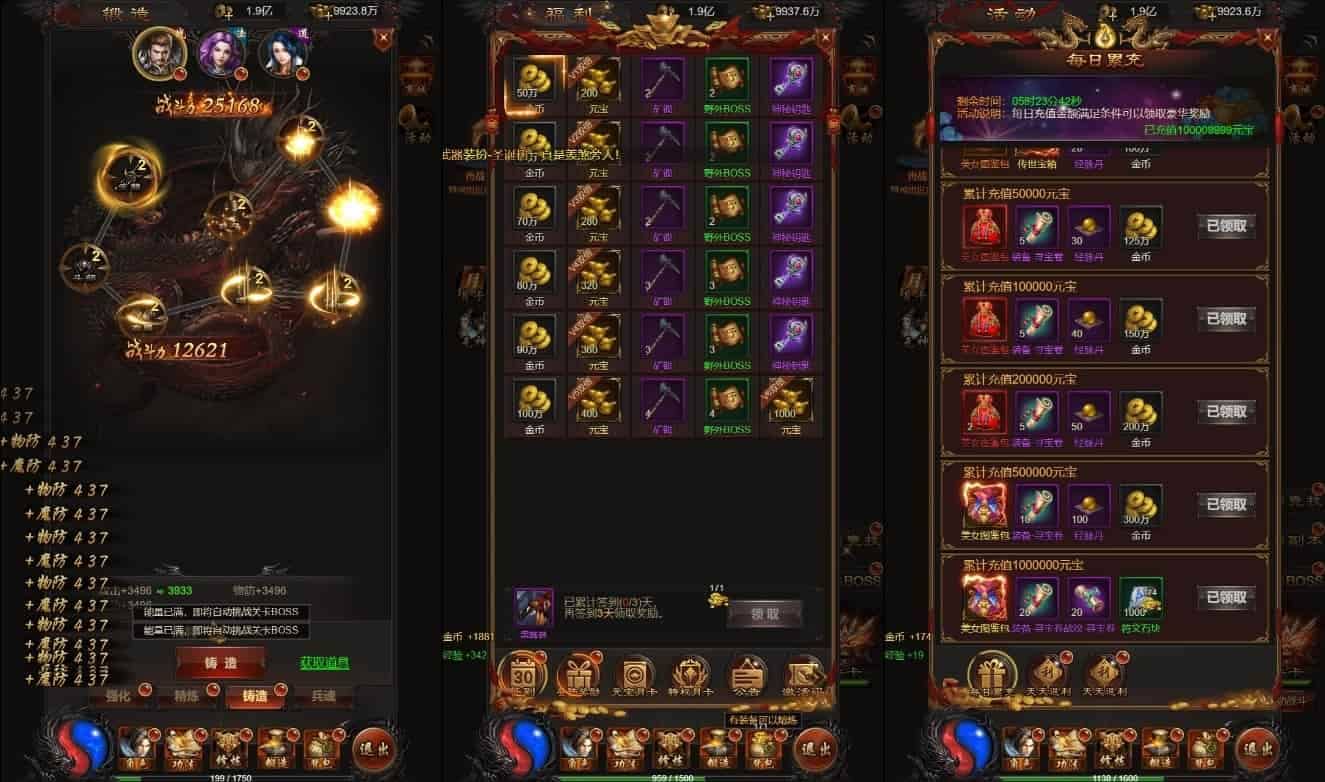Open the 元宝月卡 monthly card

click(635, 675)
